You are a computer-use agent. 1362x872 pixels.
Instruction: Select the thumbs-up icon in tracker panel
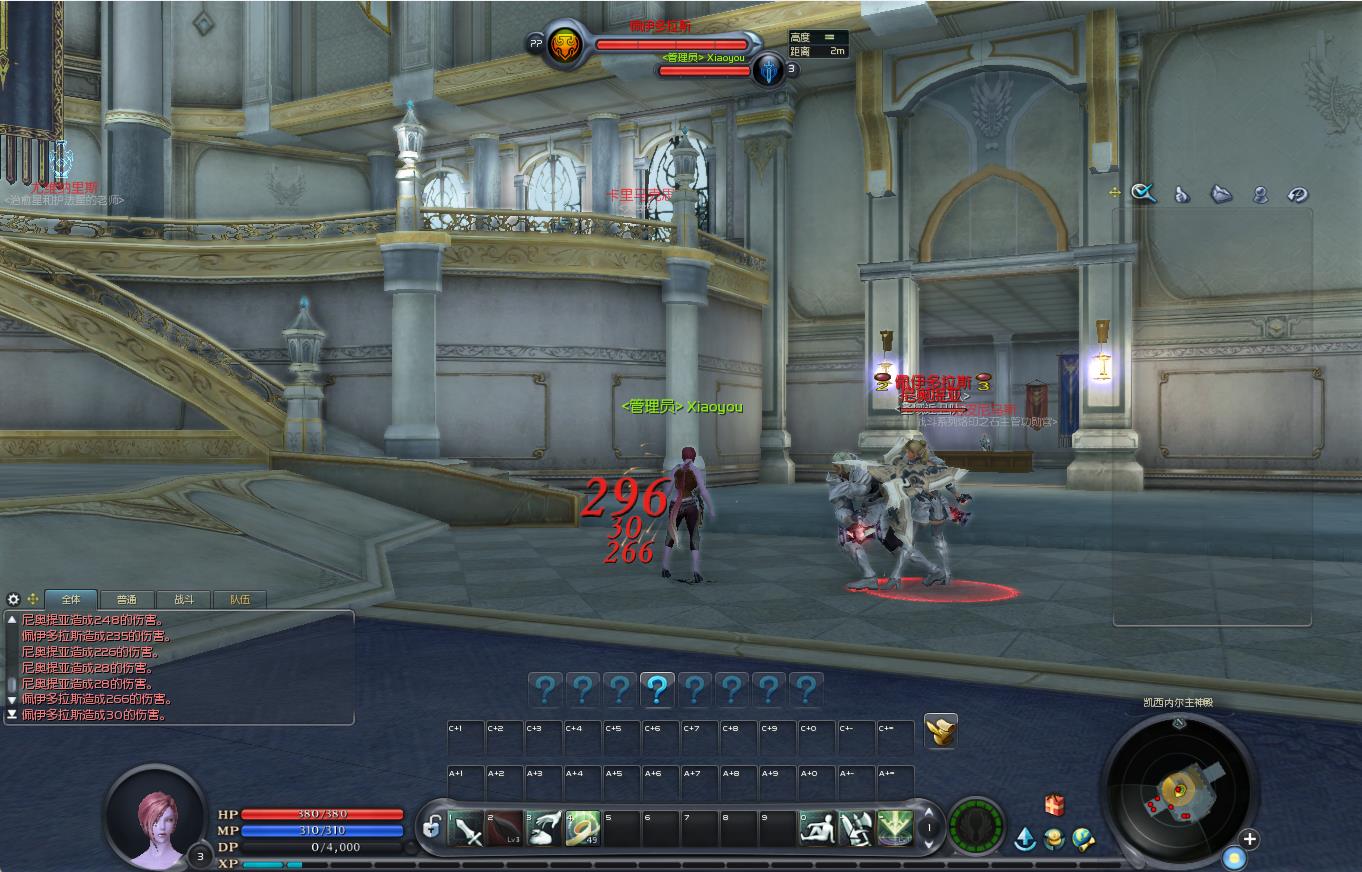click(1182, 195)
